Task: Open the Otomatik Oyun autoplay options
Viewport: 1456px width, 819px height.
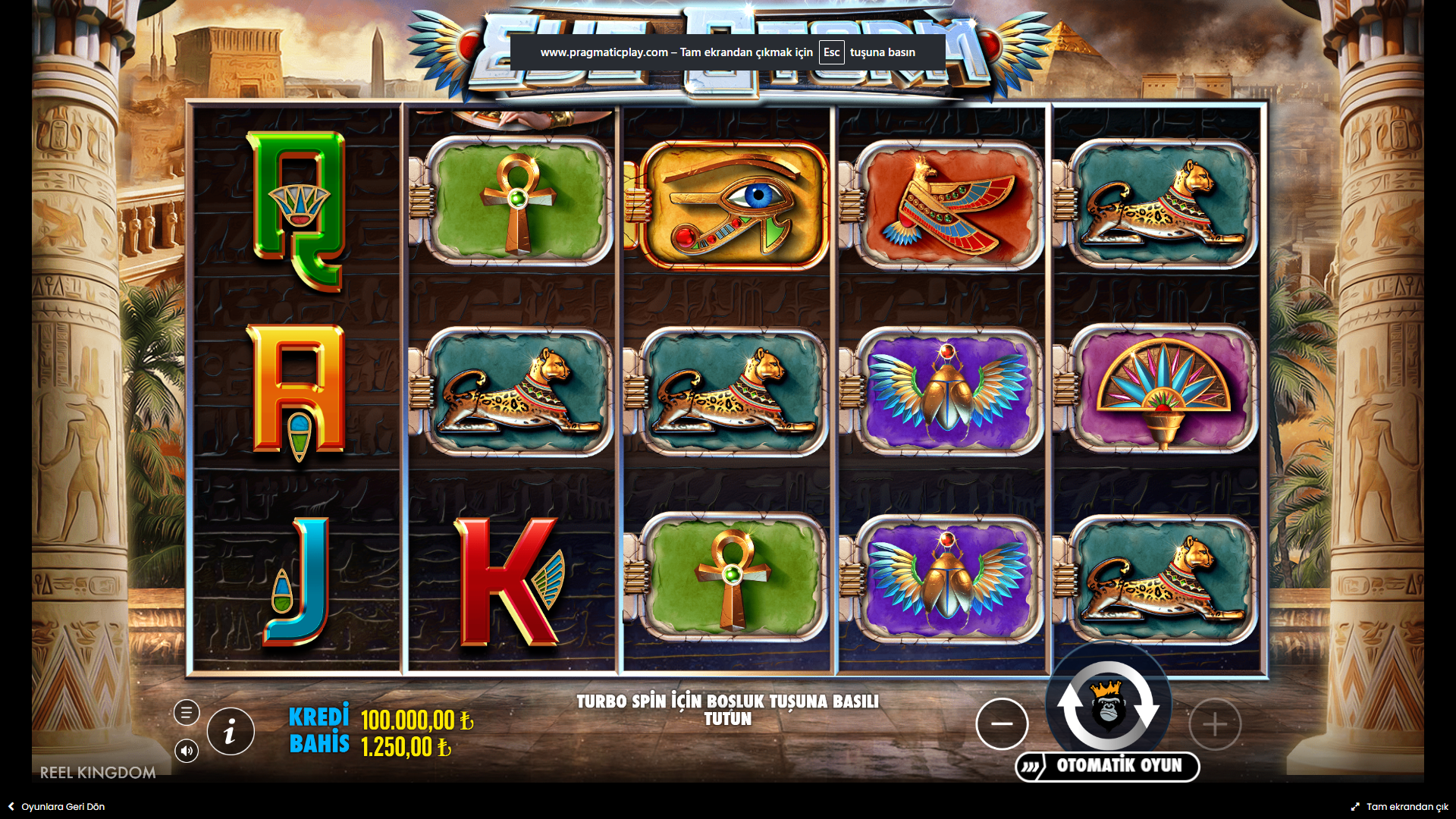Action: pos(1108,766)
